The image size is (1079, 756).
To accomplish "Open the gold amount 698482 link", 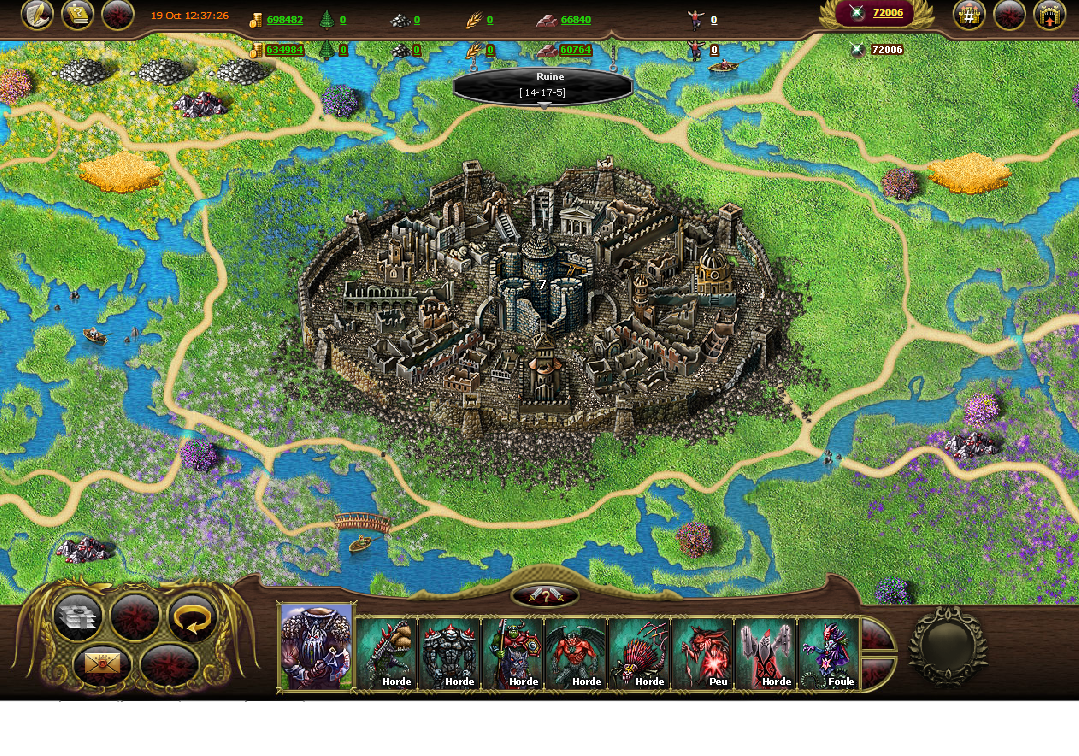I will click(284, 20).
